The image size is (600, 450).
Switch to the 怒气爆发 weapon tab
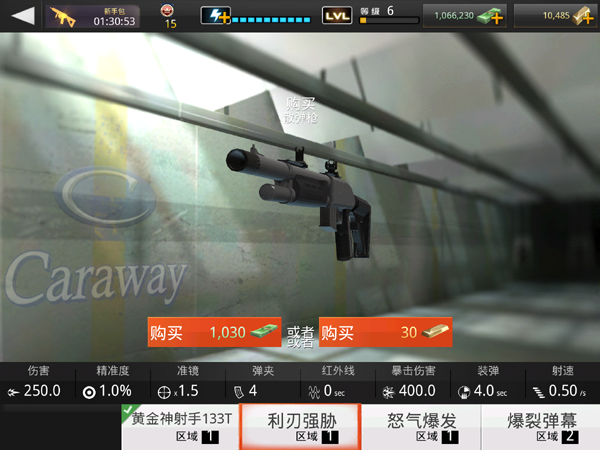pyautogui.click(x=421, y=427)
